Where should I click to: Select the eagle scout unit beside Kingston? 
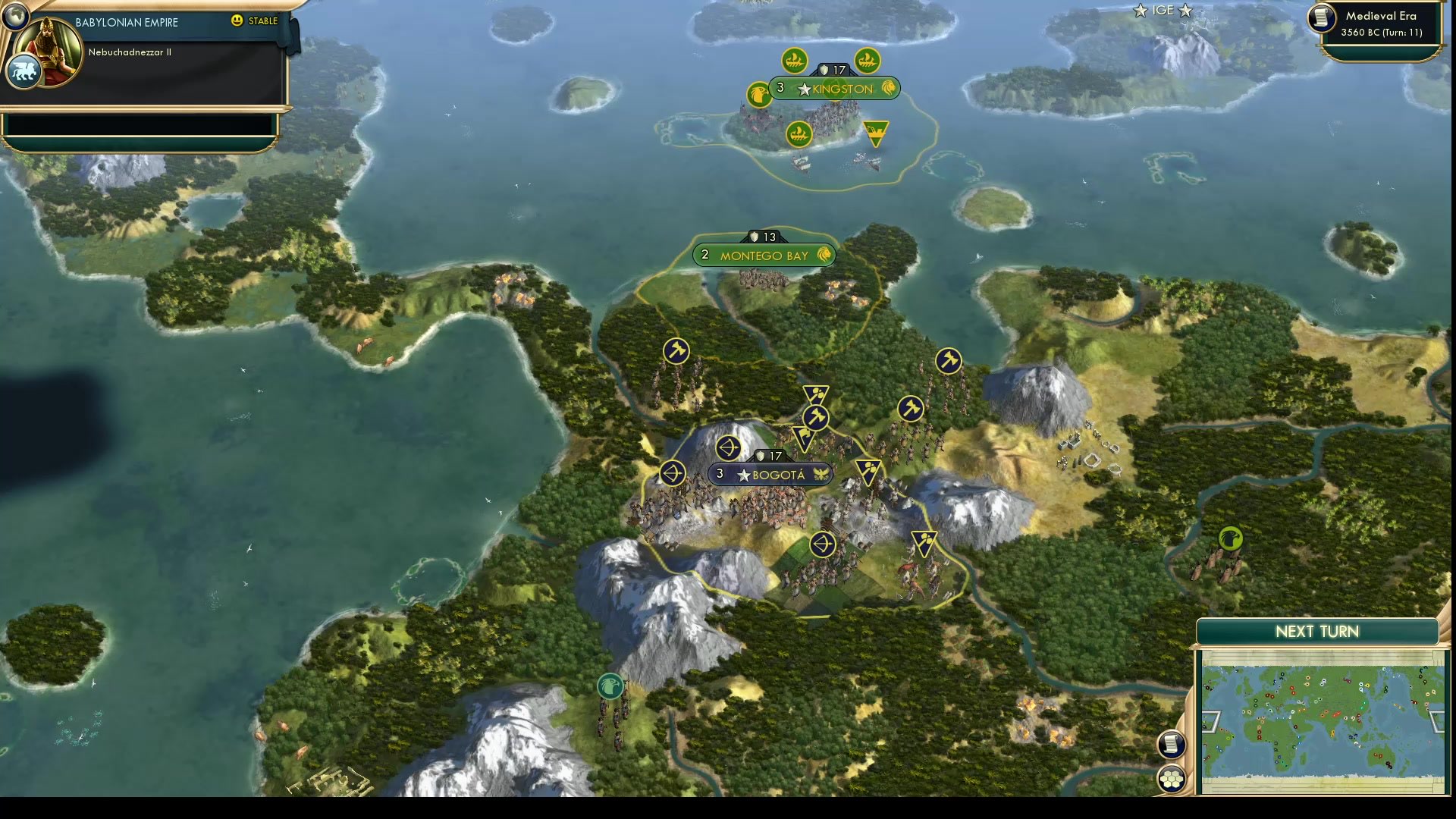758,94
